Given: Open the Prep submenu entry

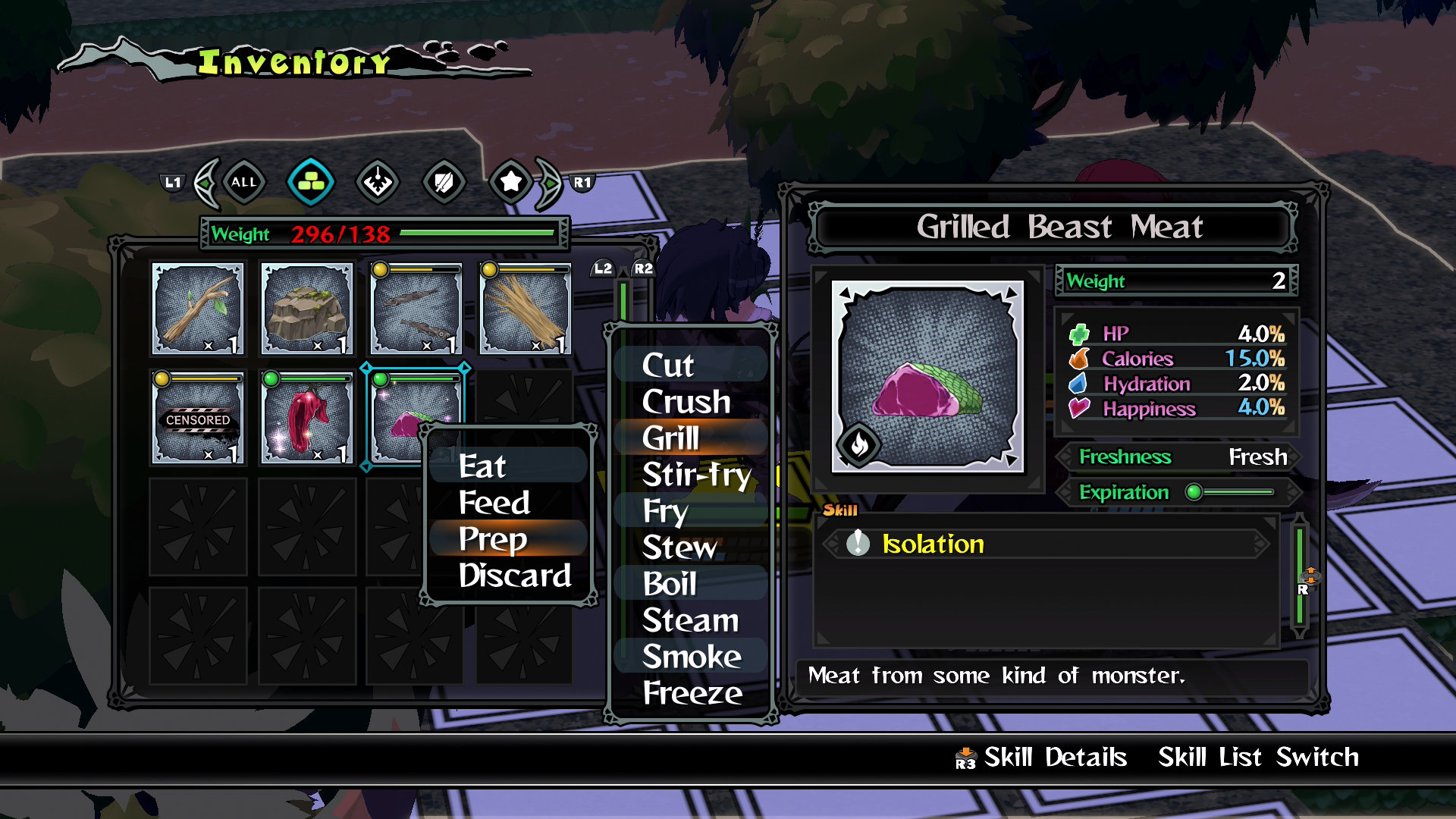Looking at the screenshot, I should pos(493,539).
